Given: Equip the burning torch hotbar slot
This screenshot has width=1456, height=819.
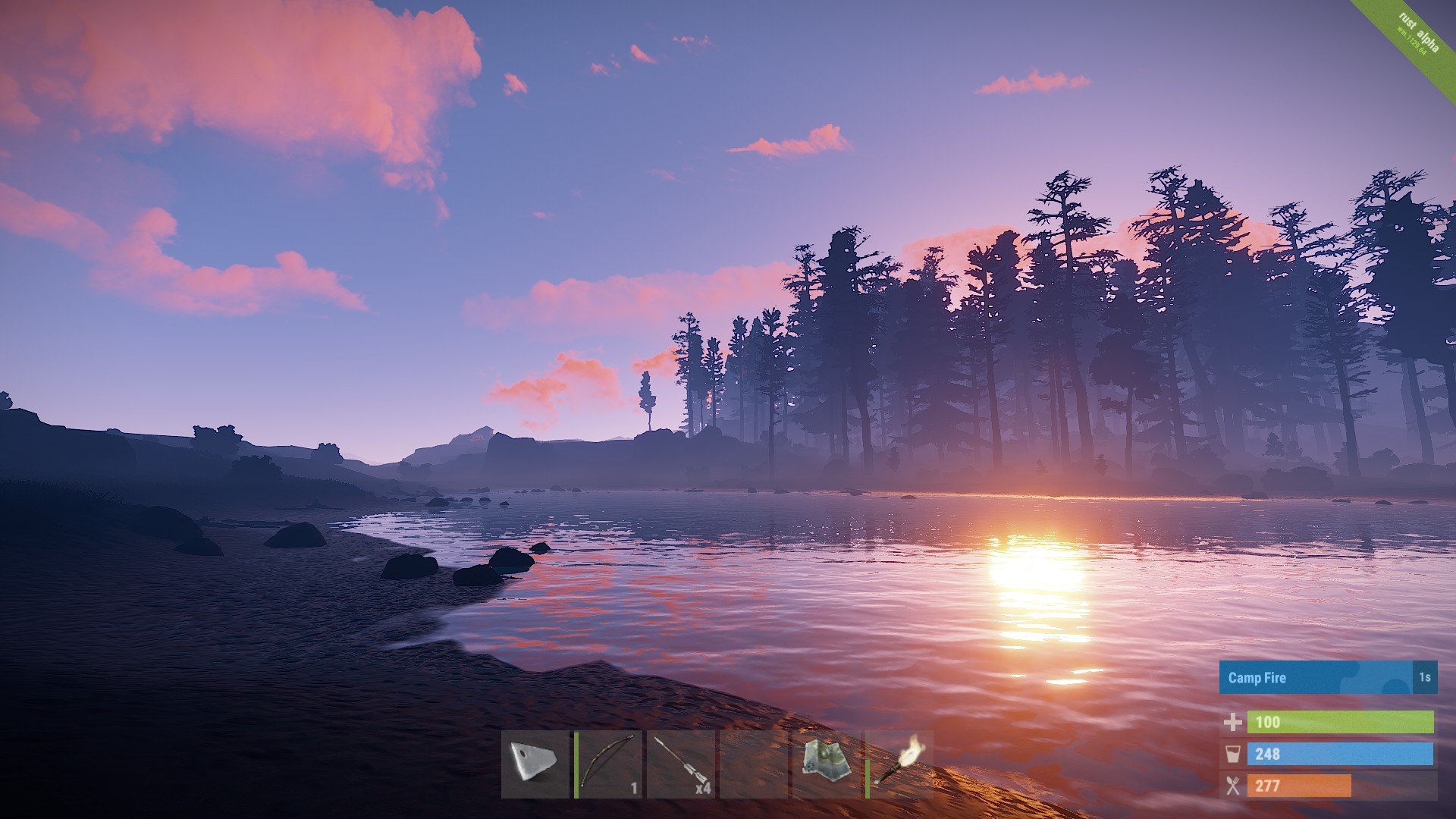Looking at the screenshot, I should pyautogui.click(x=899, y=764).
